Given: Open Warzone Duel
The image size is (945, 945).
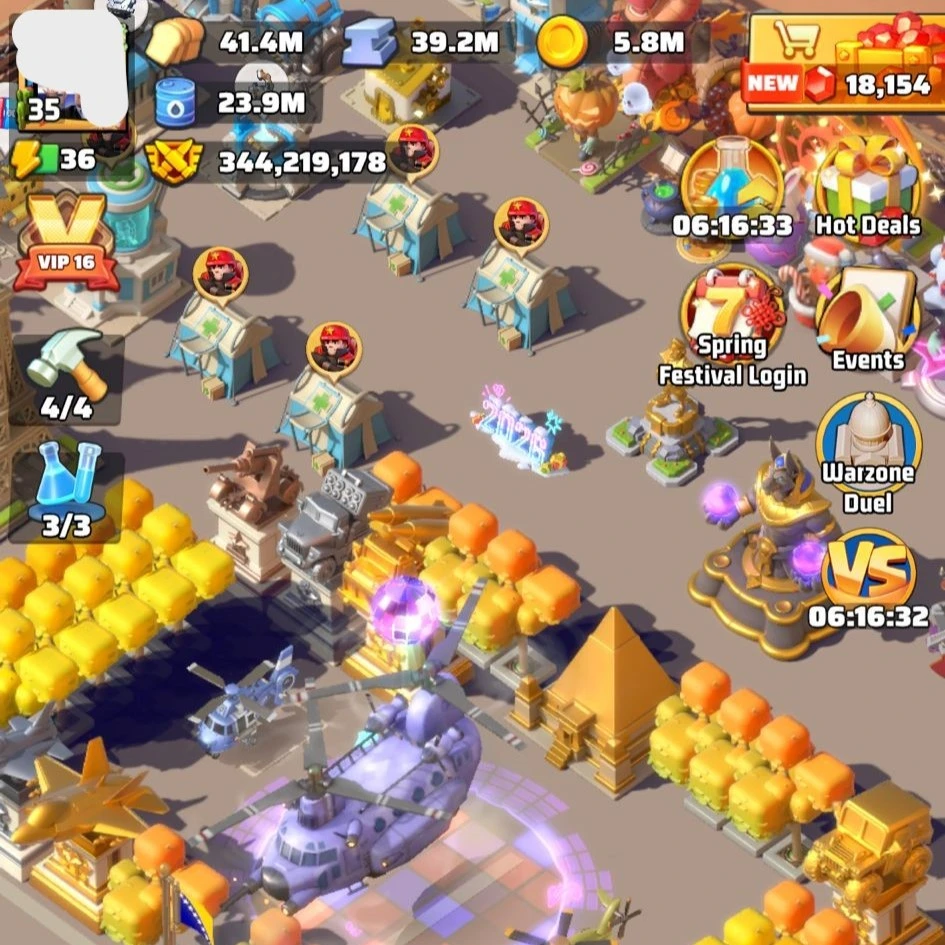Looking at the screenshot, I should 868,452.
